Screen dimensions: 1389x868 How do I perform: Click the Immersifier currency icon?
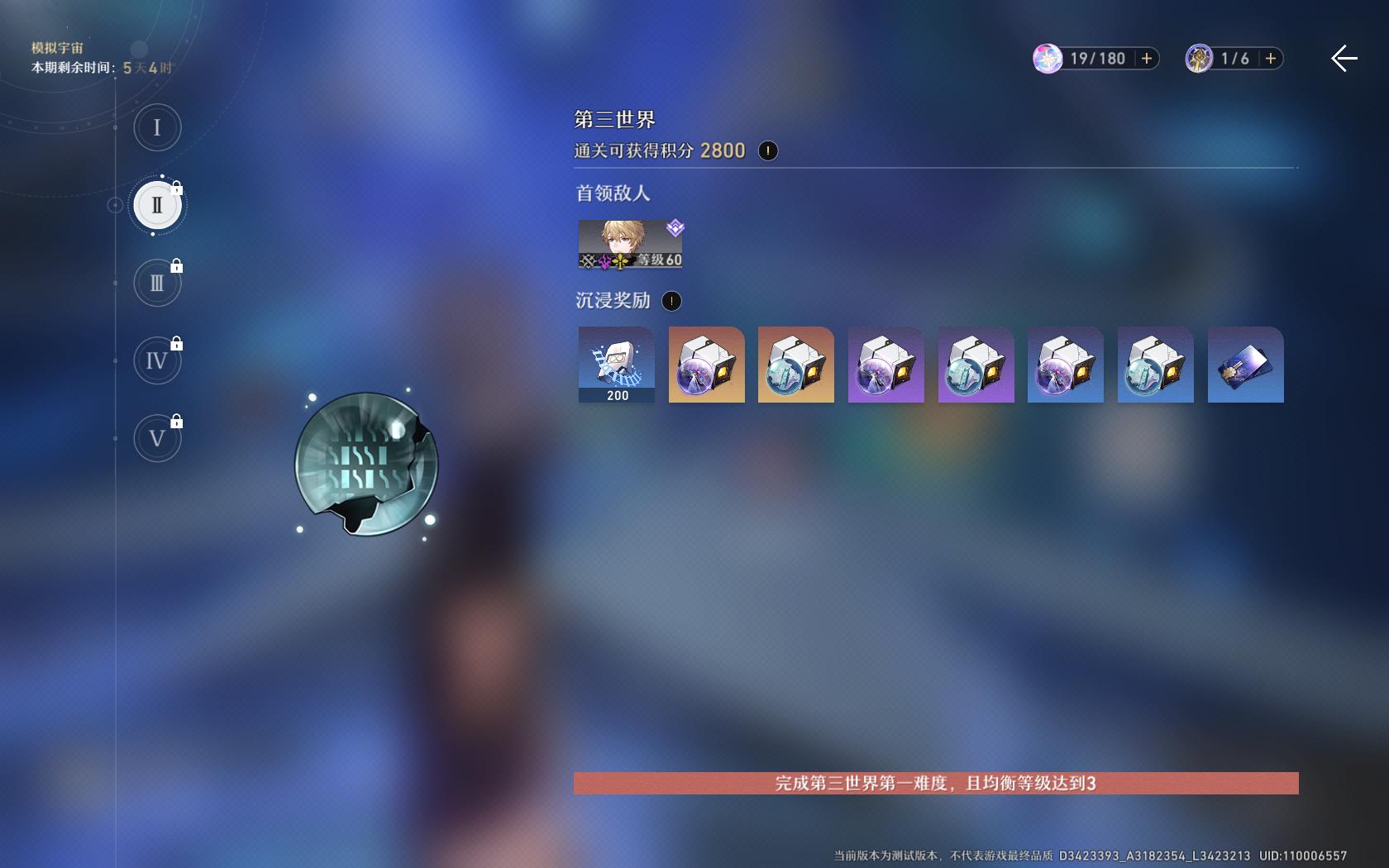point(1198,59)
